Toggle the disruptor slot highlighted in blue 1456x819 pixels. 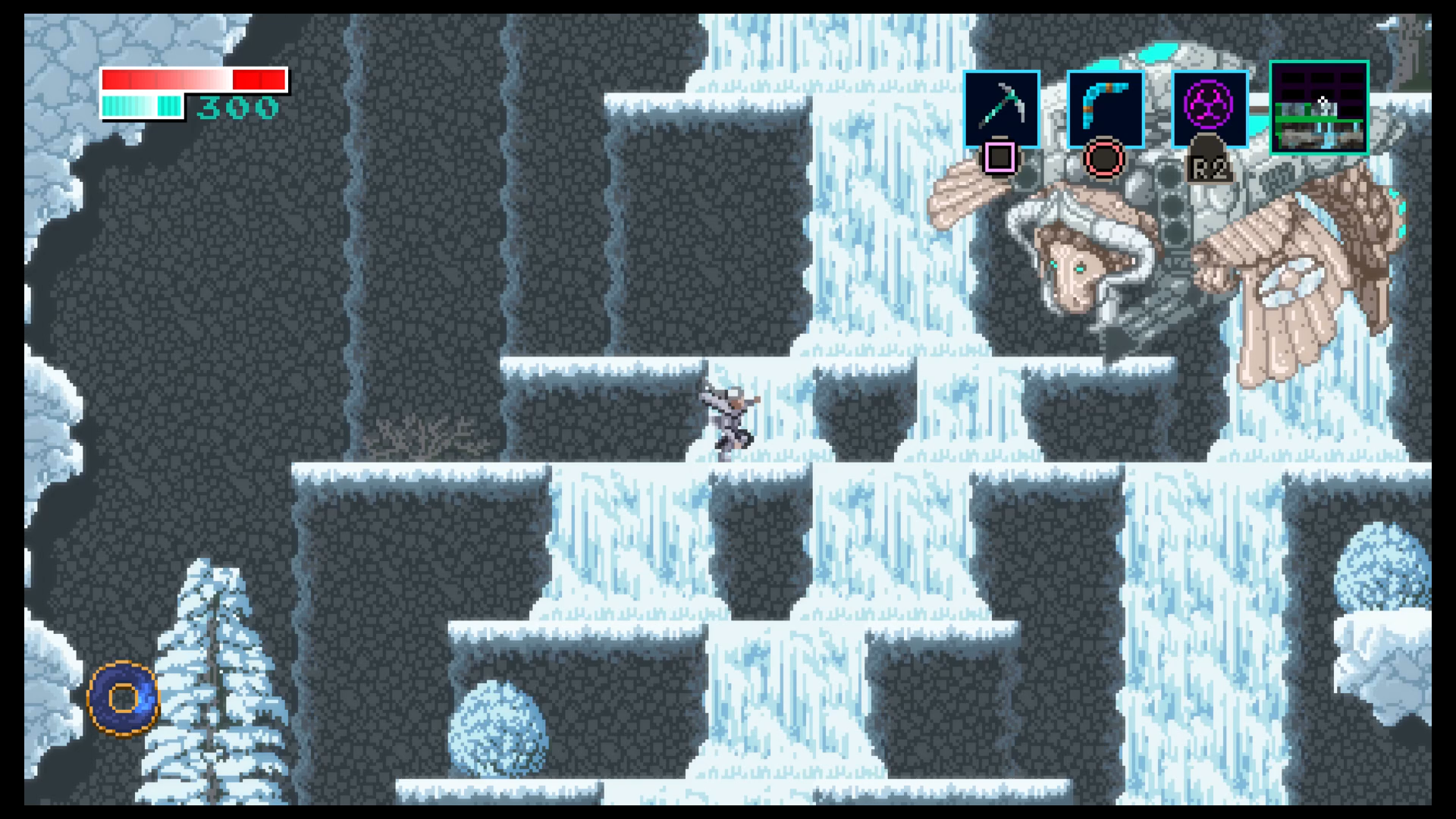[x=1209, y=110]
